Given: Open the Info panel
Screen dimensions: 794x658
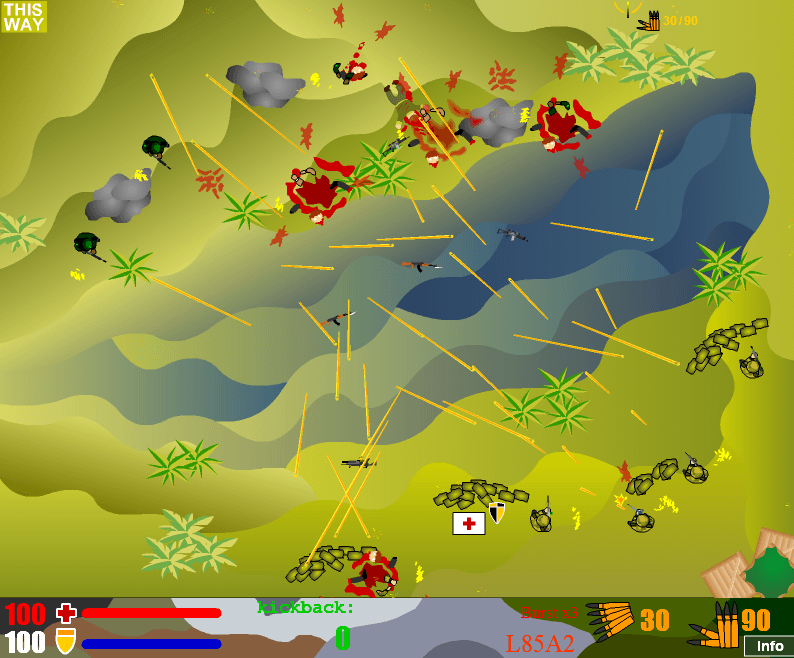Looking at the screenshot, I should pos(769,646).
